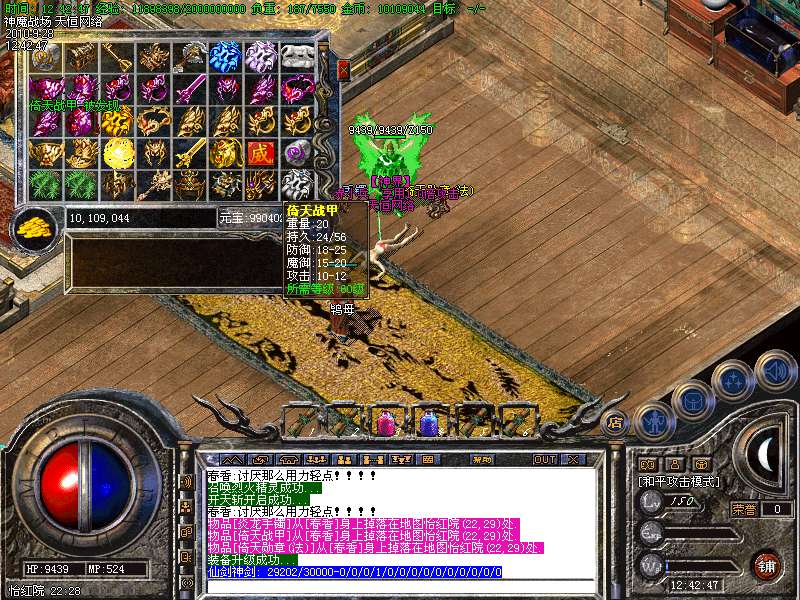Open the red 铺 stall button
This screenshot has width=800, height=600.
765,565
